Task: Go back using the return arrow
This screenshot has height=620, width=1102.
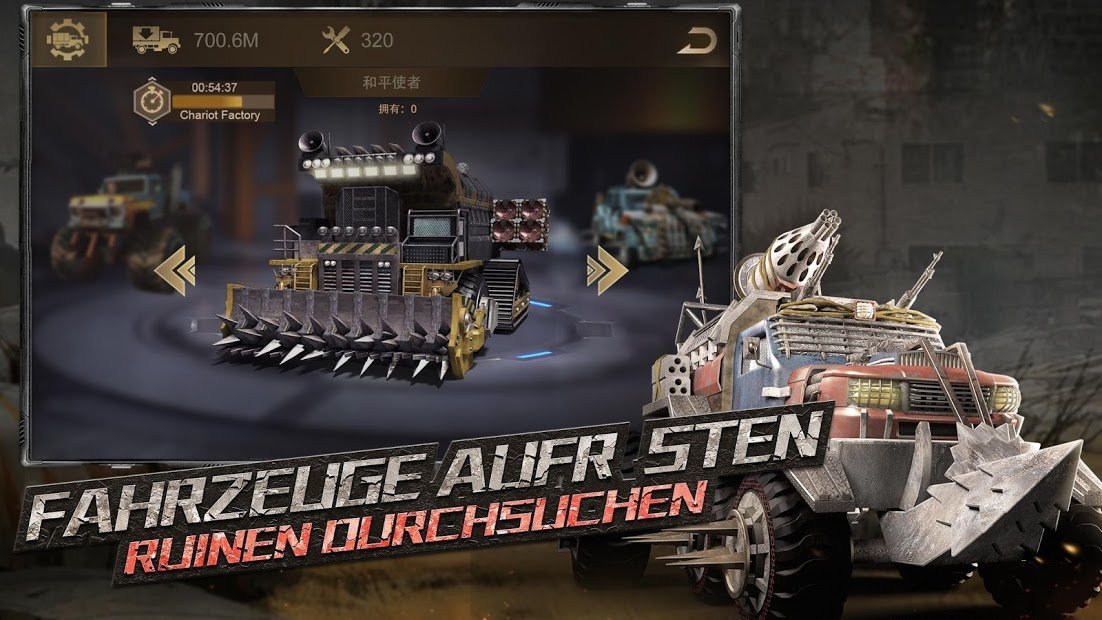Action: point(696,42)
